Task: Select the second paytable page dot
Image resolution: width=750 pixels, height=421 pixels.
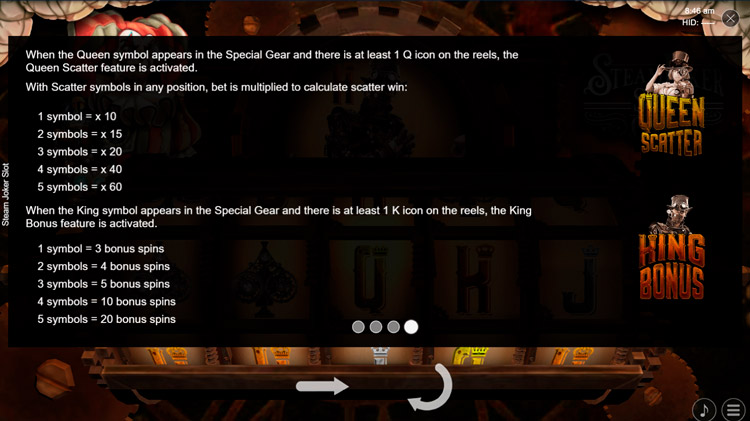Action: 376,327
